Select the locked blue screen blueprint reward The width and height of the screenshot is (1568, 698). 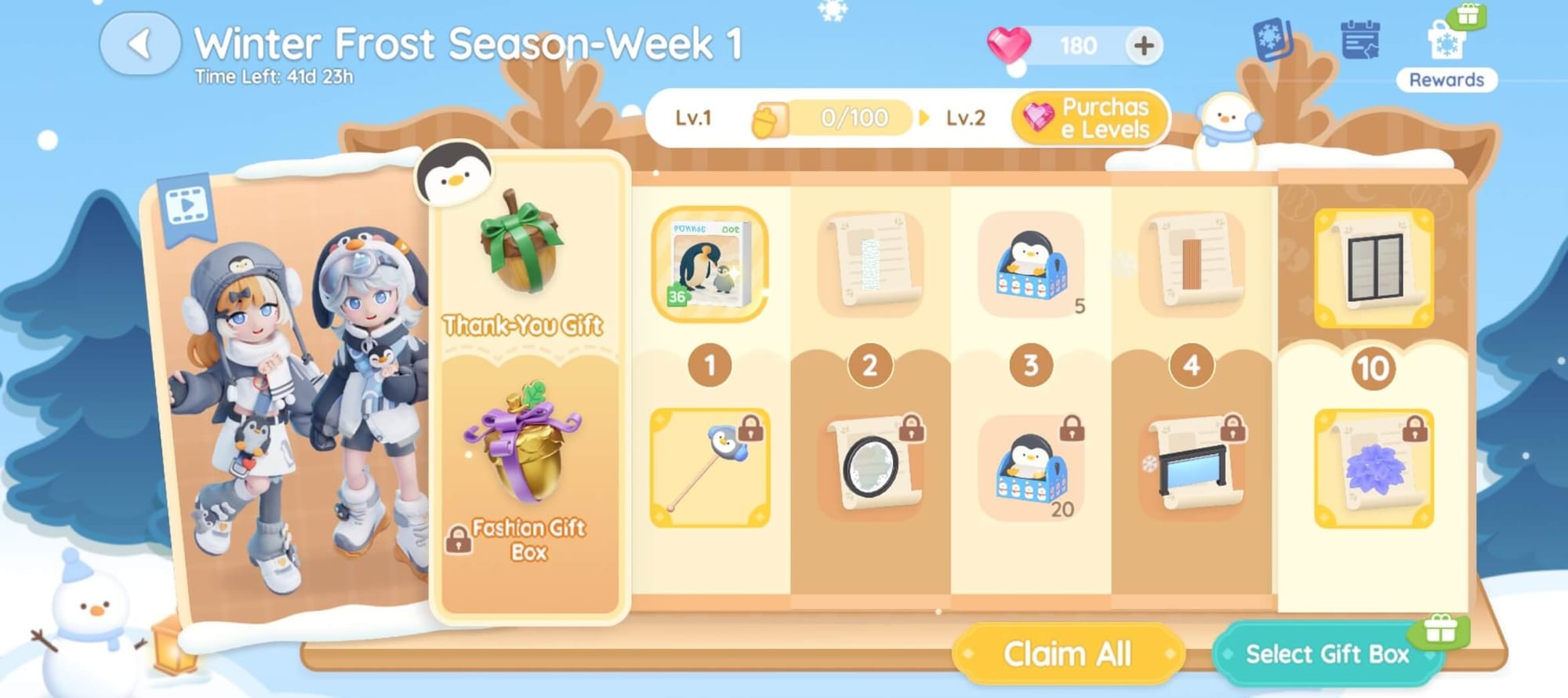tap(1192, 468)
